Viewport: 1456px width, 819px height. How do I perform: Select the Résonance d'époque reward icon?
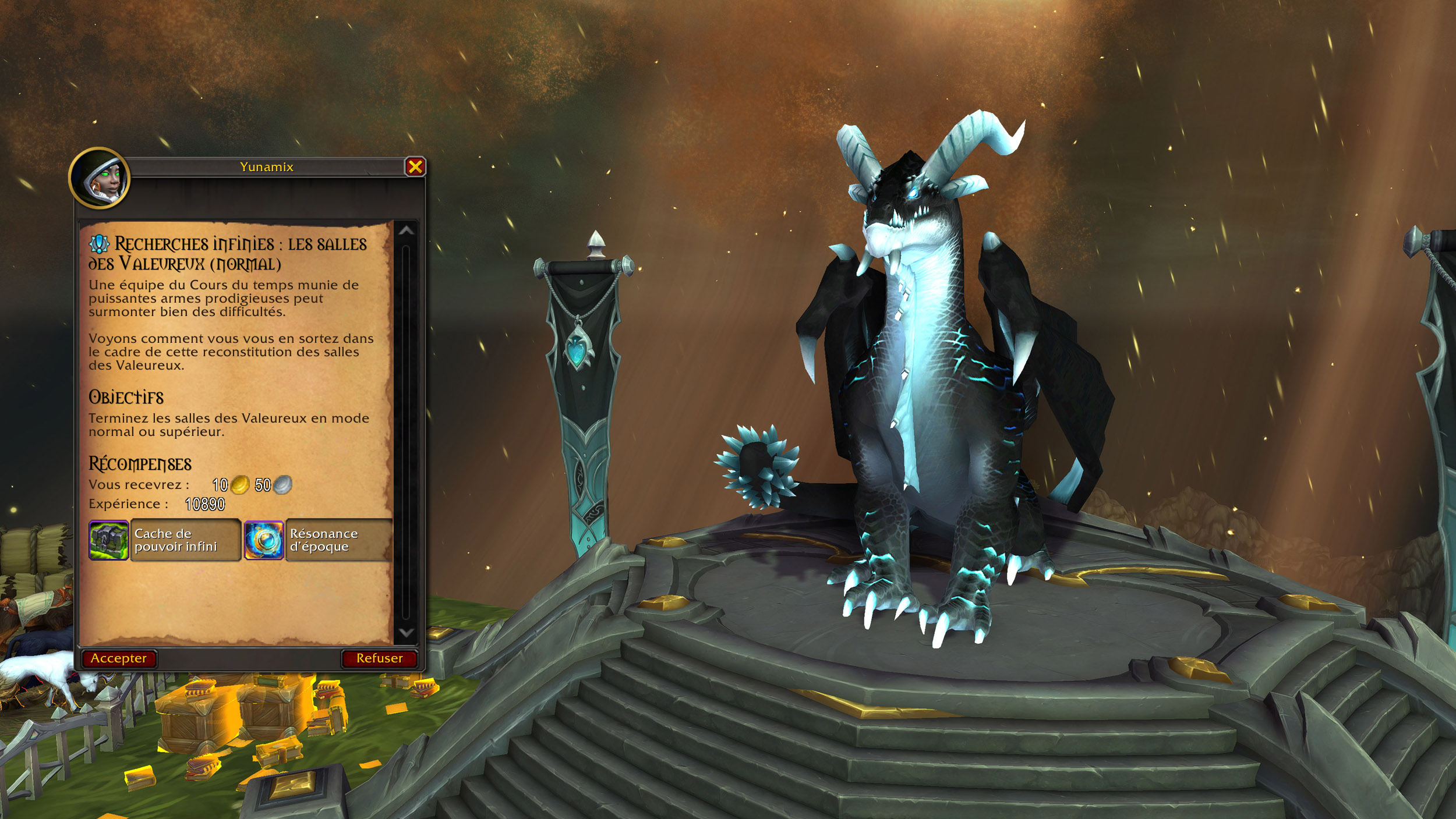click(x=264, y=540)
